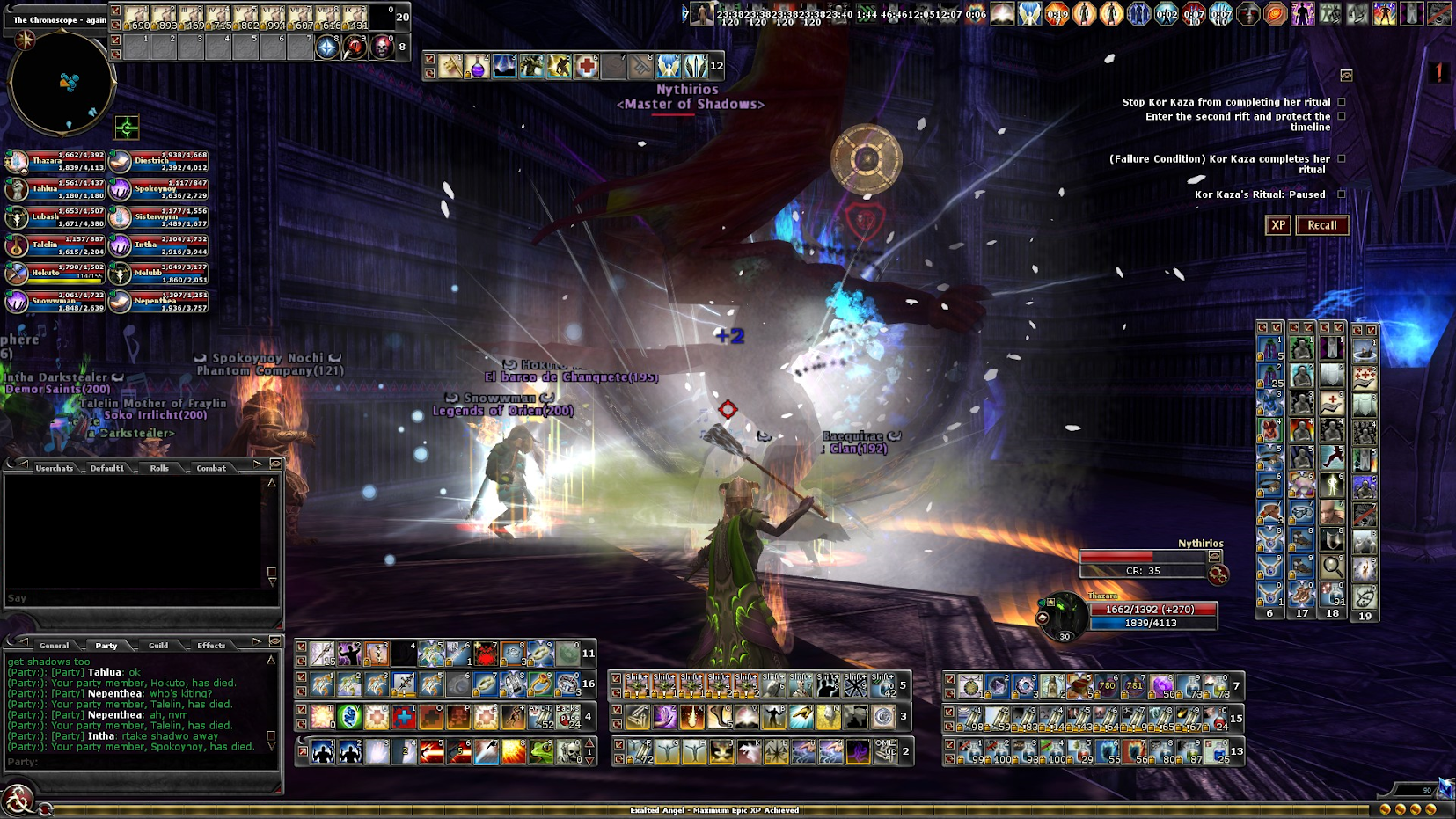
Task: Open the Rolls chat tab
Action: (159, 468)
